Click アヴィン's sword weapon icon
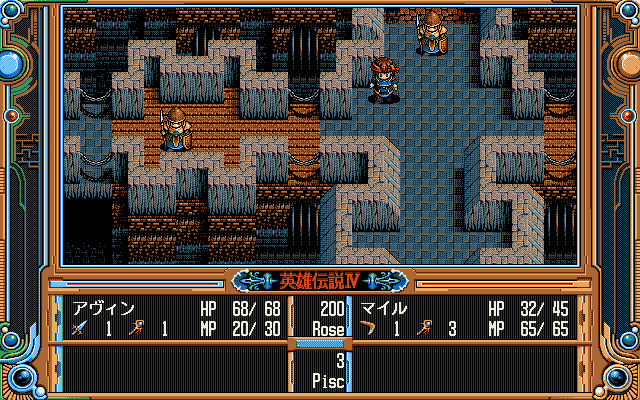 [x=79, y=327]
